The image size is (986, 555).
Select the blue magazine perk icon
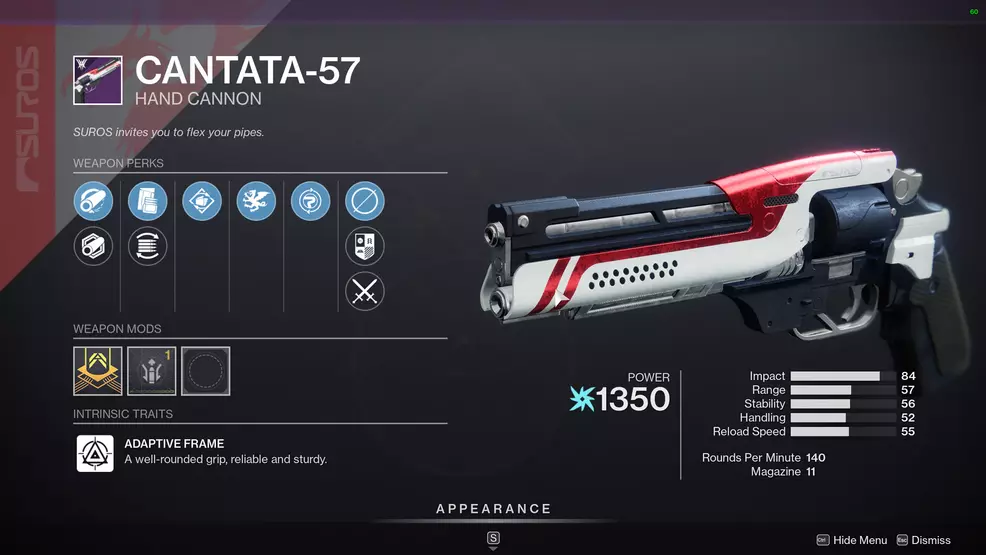pos(148,202)
